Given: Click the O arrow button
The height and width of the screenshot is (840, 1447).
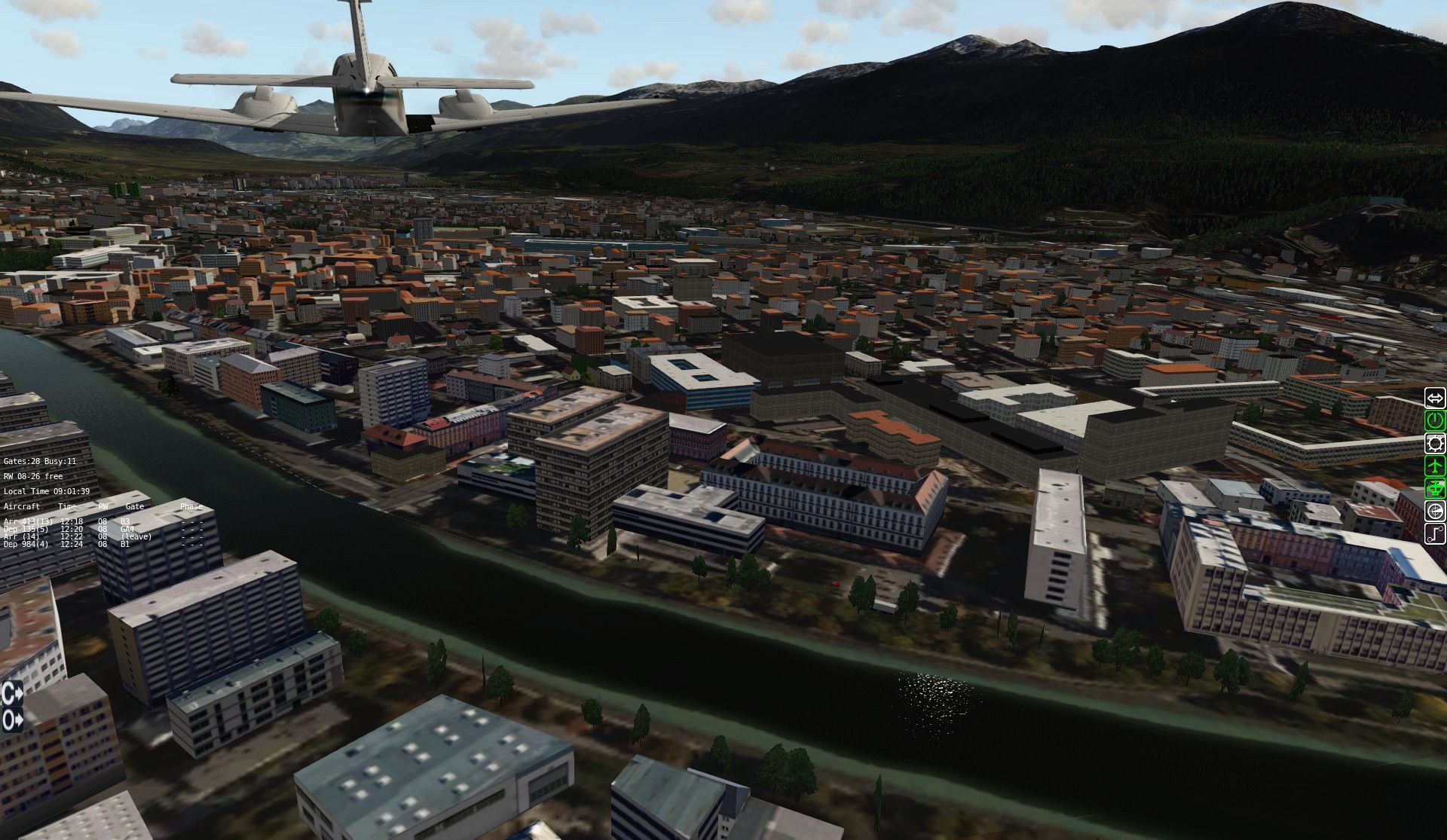Looking at the screenshot, I should point(12,720).
